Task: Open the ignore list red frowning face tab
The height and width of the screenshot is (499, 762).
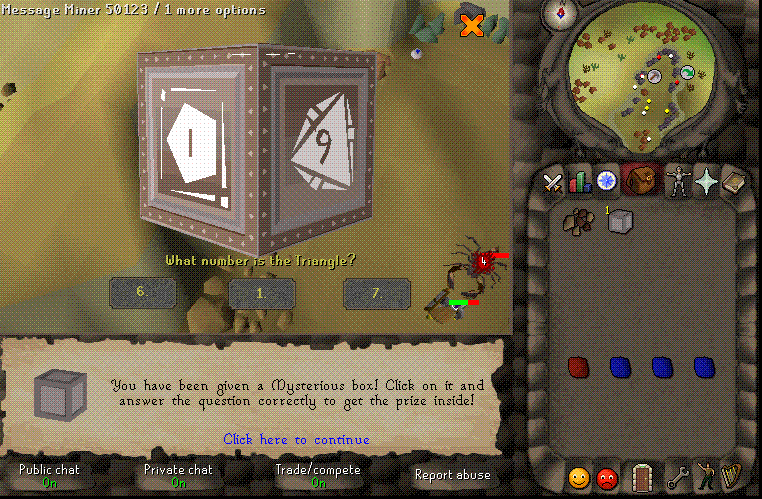Action: (607, 478)
